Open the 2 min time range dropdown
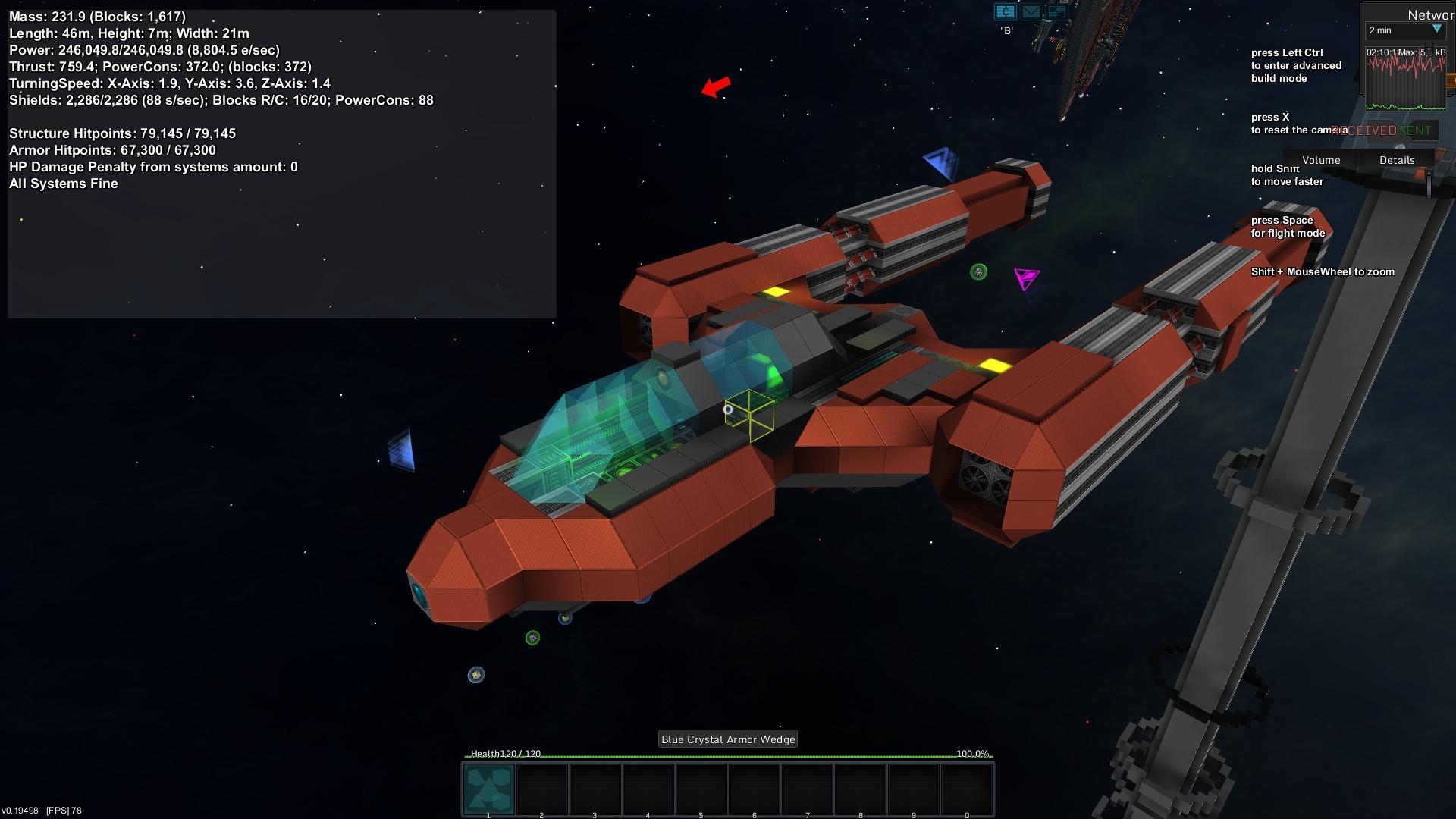1456x819 pixels. (1404, 30)
